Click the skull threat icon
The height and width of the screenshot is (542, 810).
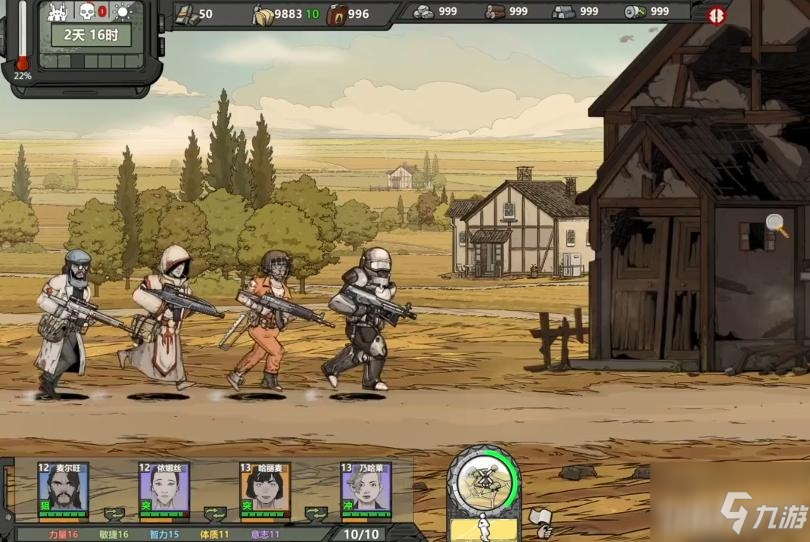tap(87, 11)
